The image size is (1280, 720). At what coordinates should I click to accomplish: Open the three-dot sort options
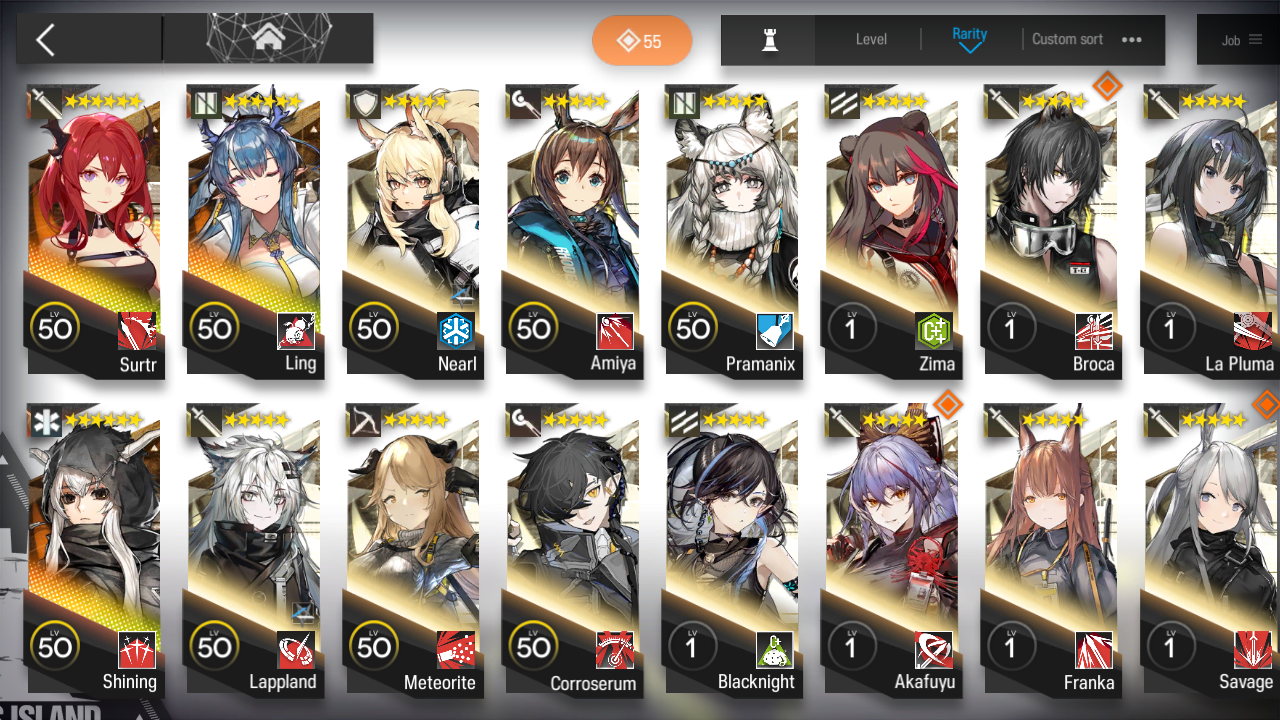[1132, 40]
